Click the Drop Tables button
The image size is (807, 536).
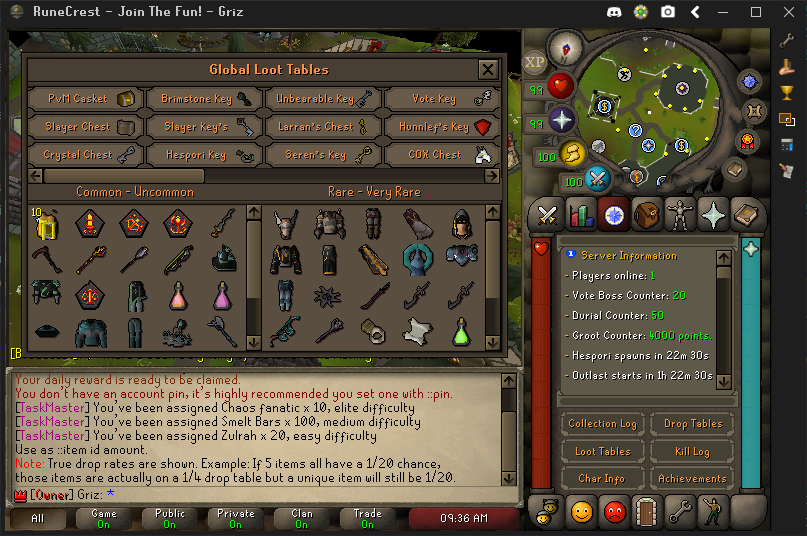[x=692, y=424]
